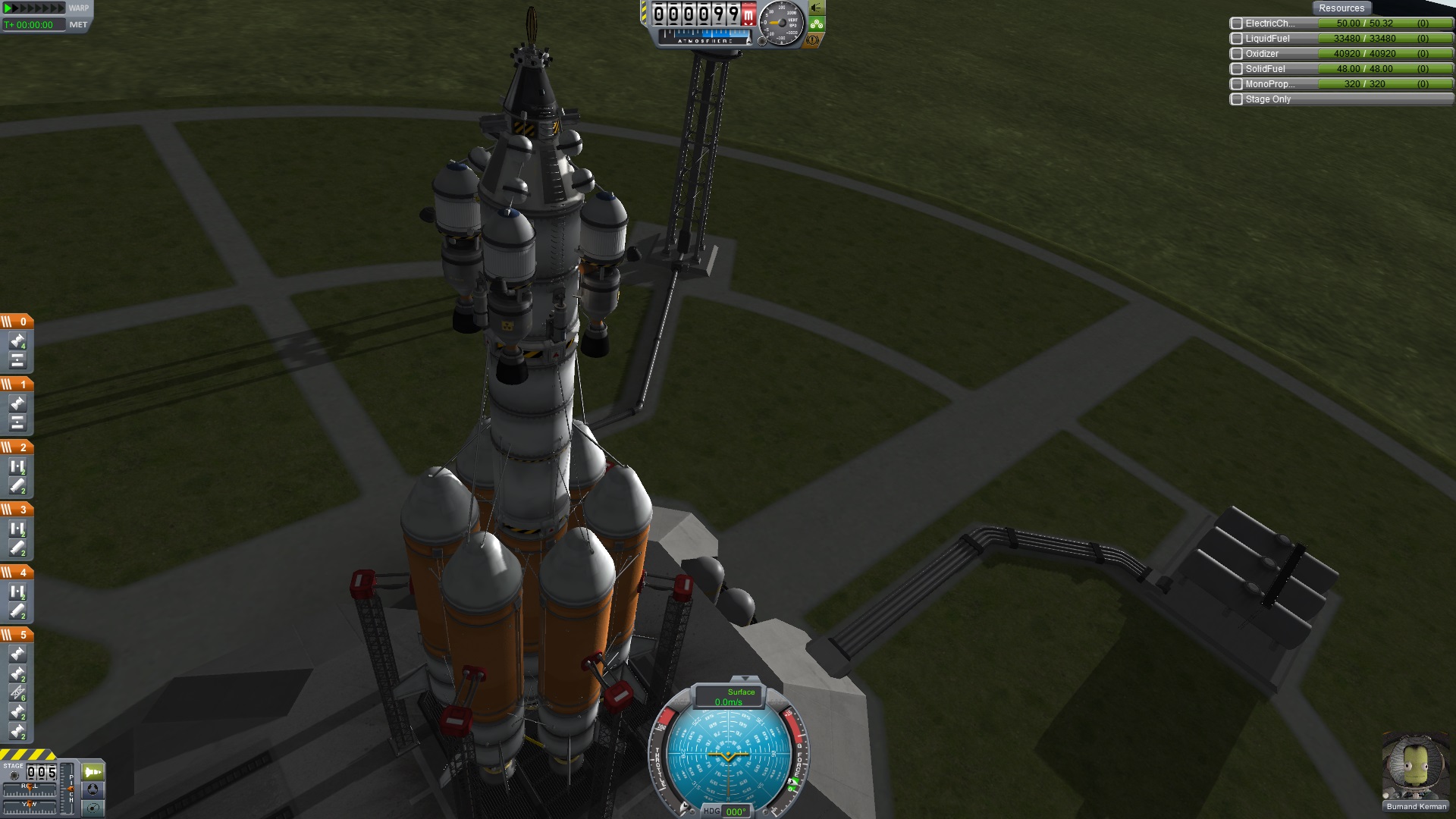Screen dimensions: 1456x819
Task: Select the stage 5 header
Action: (x=17, y=635)
